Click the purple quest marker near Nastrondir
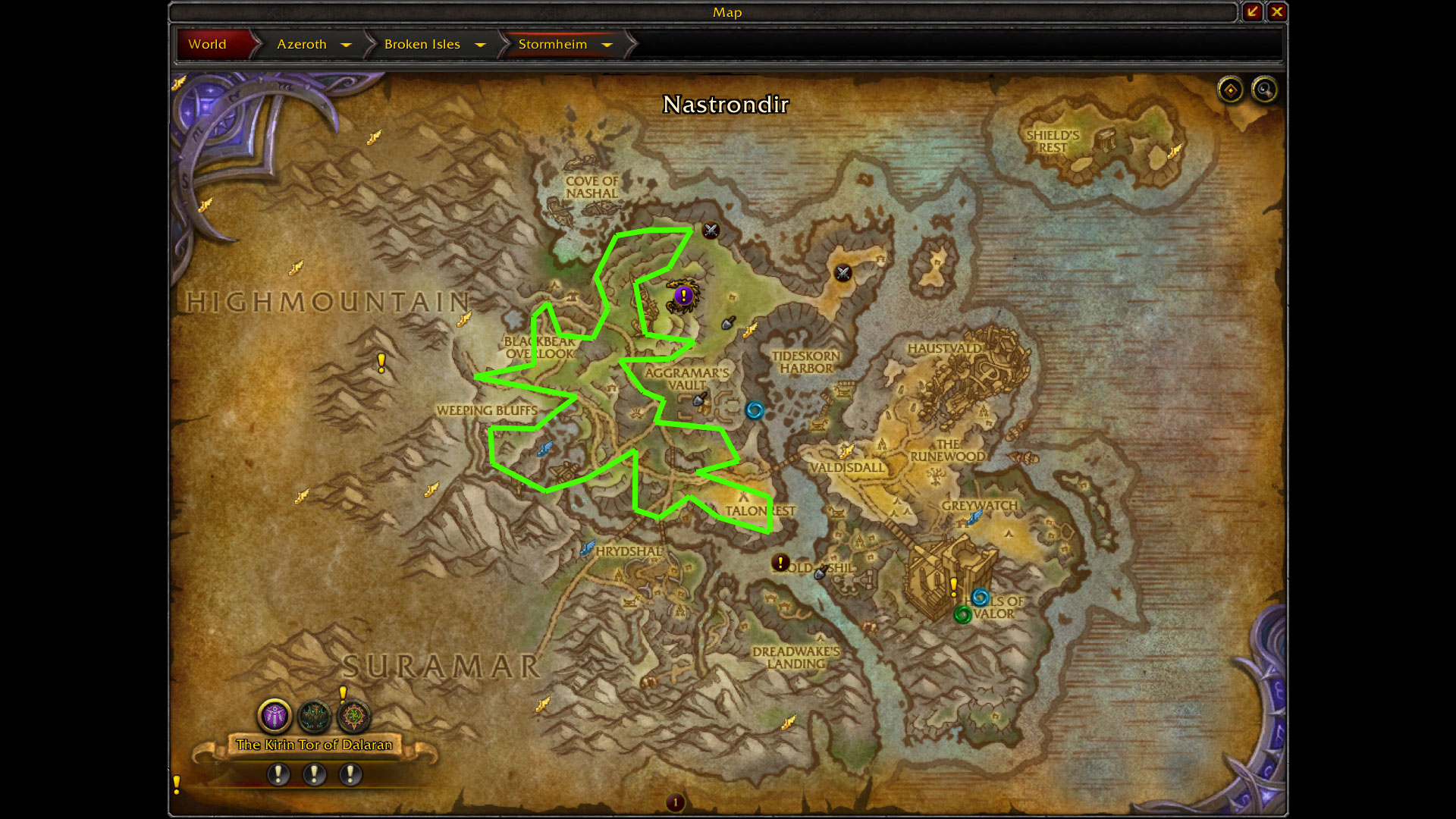This screenshot has height=819, width=1456. tap(683, 295)
